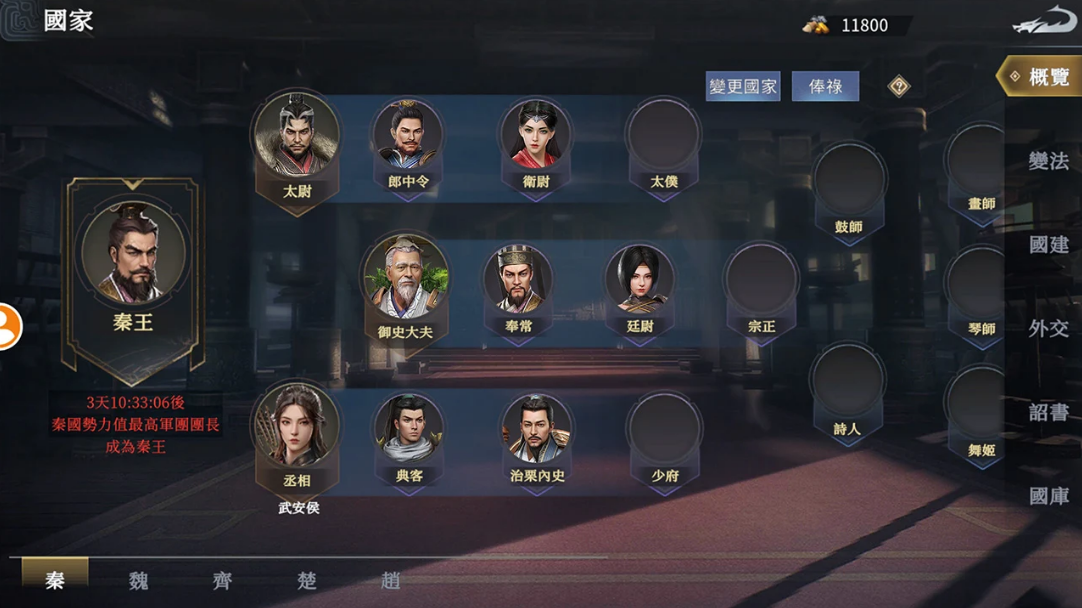Open the 秦王 king portrait
This screenshot has width=1082, height=608.
tap(133, 256)
